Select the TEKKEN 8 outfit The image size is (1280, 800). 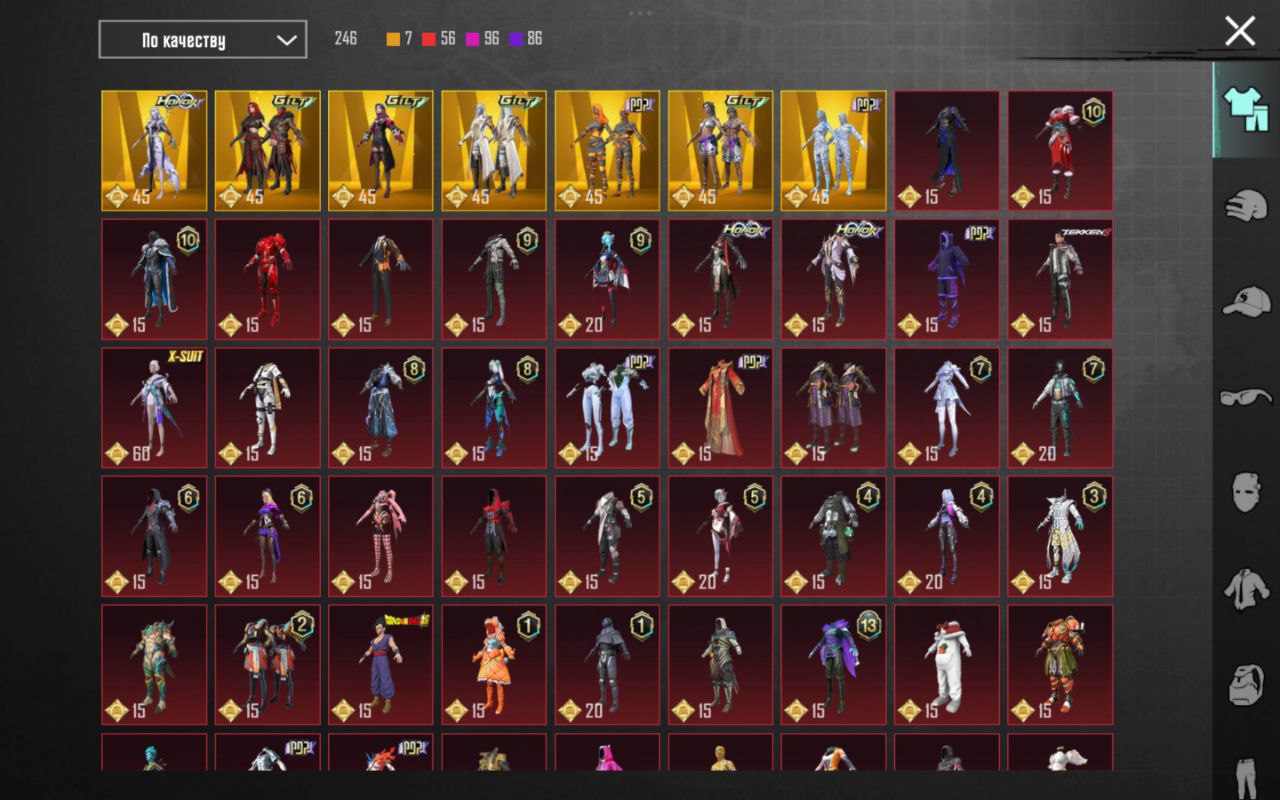(1060, 279)
